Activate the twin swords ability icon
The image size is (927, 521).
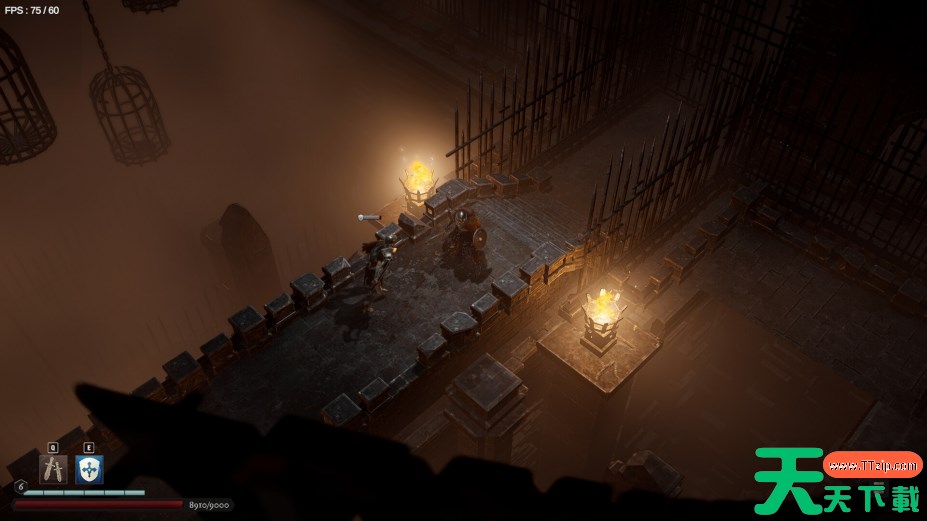tap(53, 469)
